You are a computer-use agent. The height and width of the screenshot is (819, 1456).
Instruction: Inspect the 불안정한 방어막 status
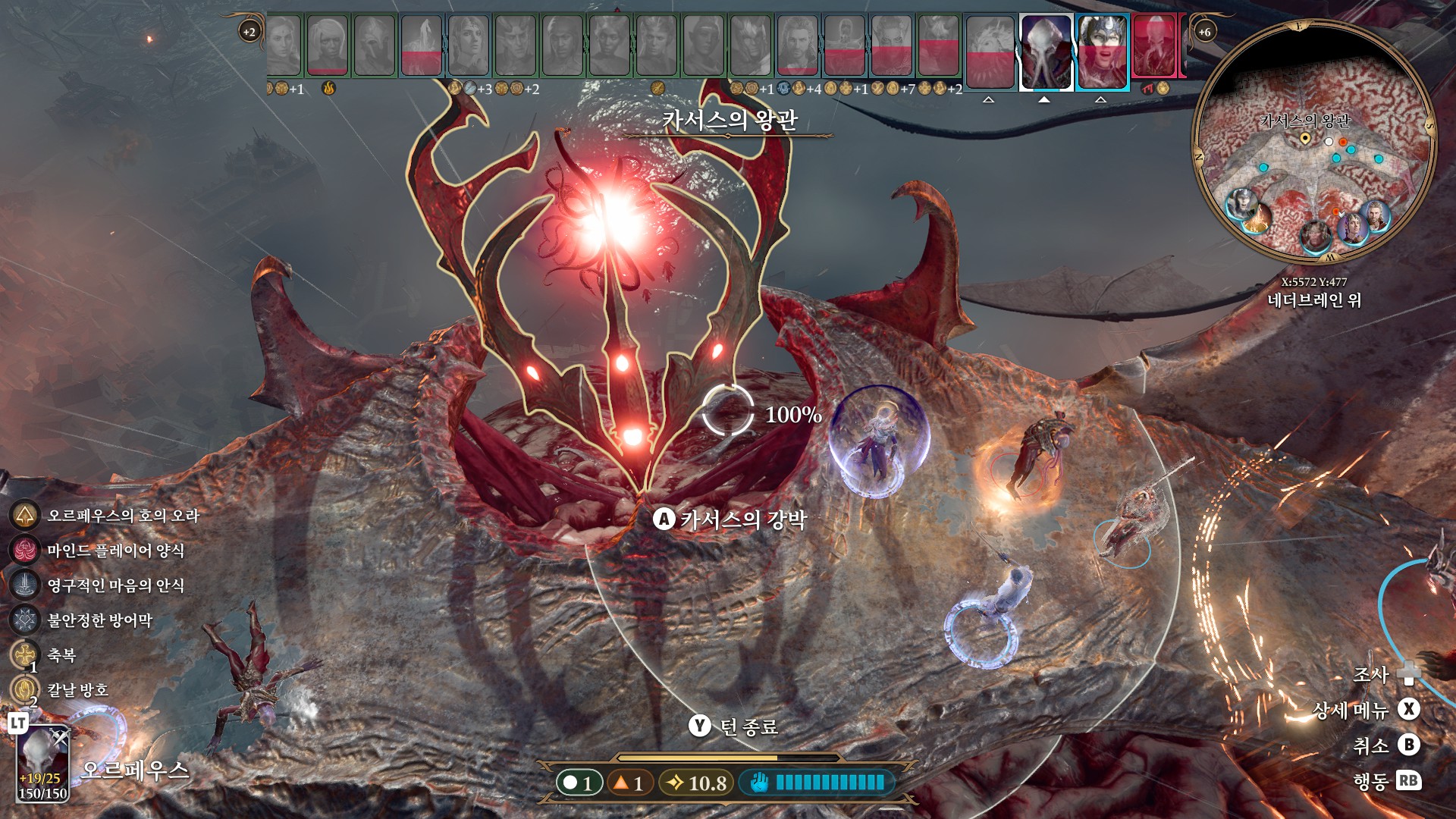[25, 620]
